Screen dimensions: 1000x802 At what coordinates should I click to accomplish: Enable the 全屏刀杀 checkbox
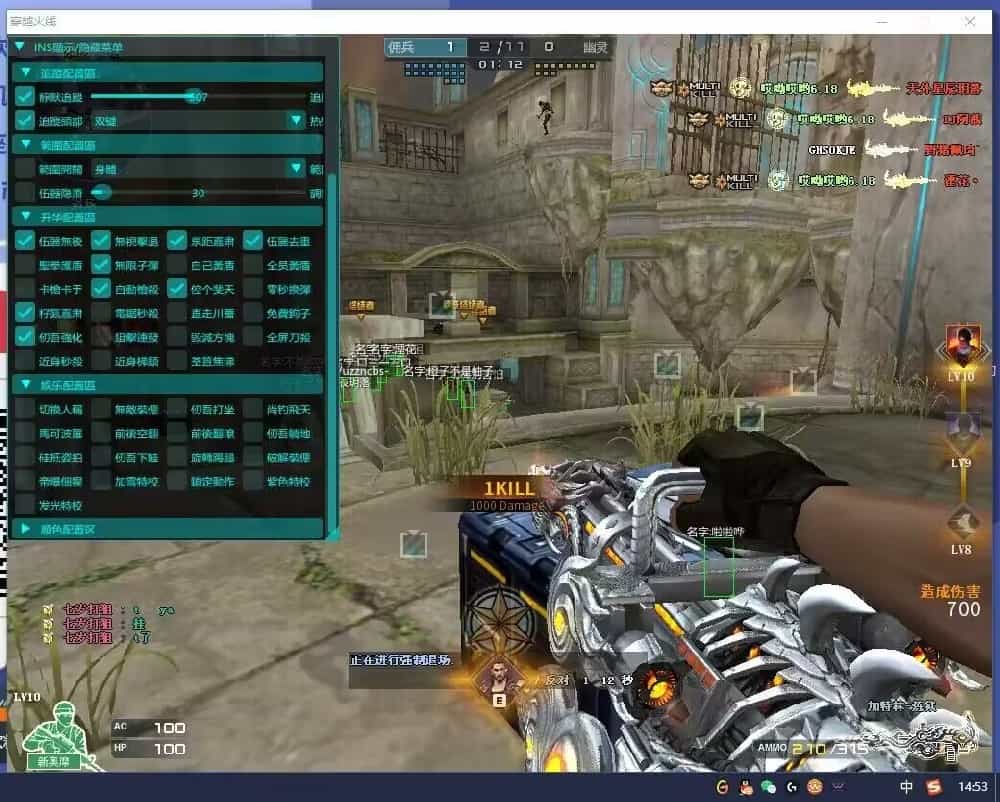(253, 337)
